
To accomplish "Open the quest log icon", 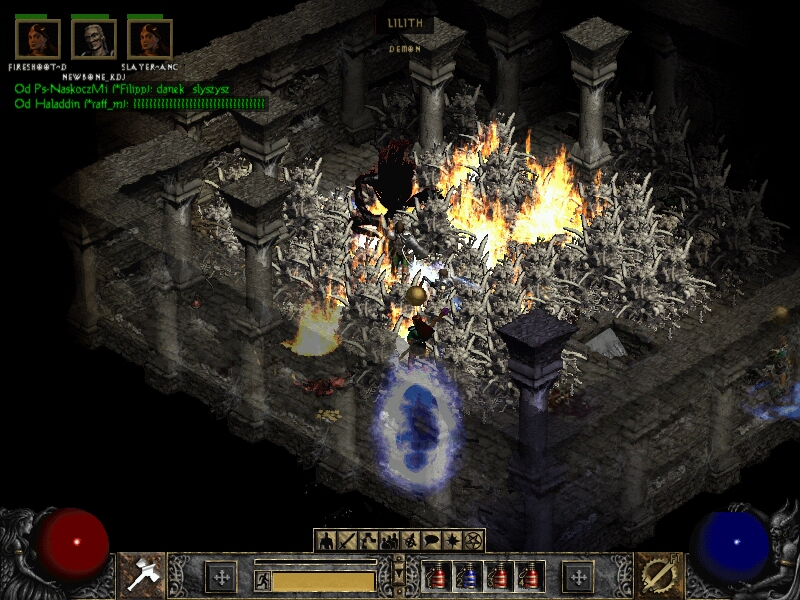I will point(453,541).
